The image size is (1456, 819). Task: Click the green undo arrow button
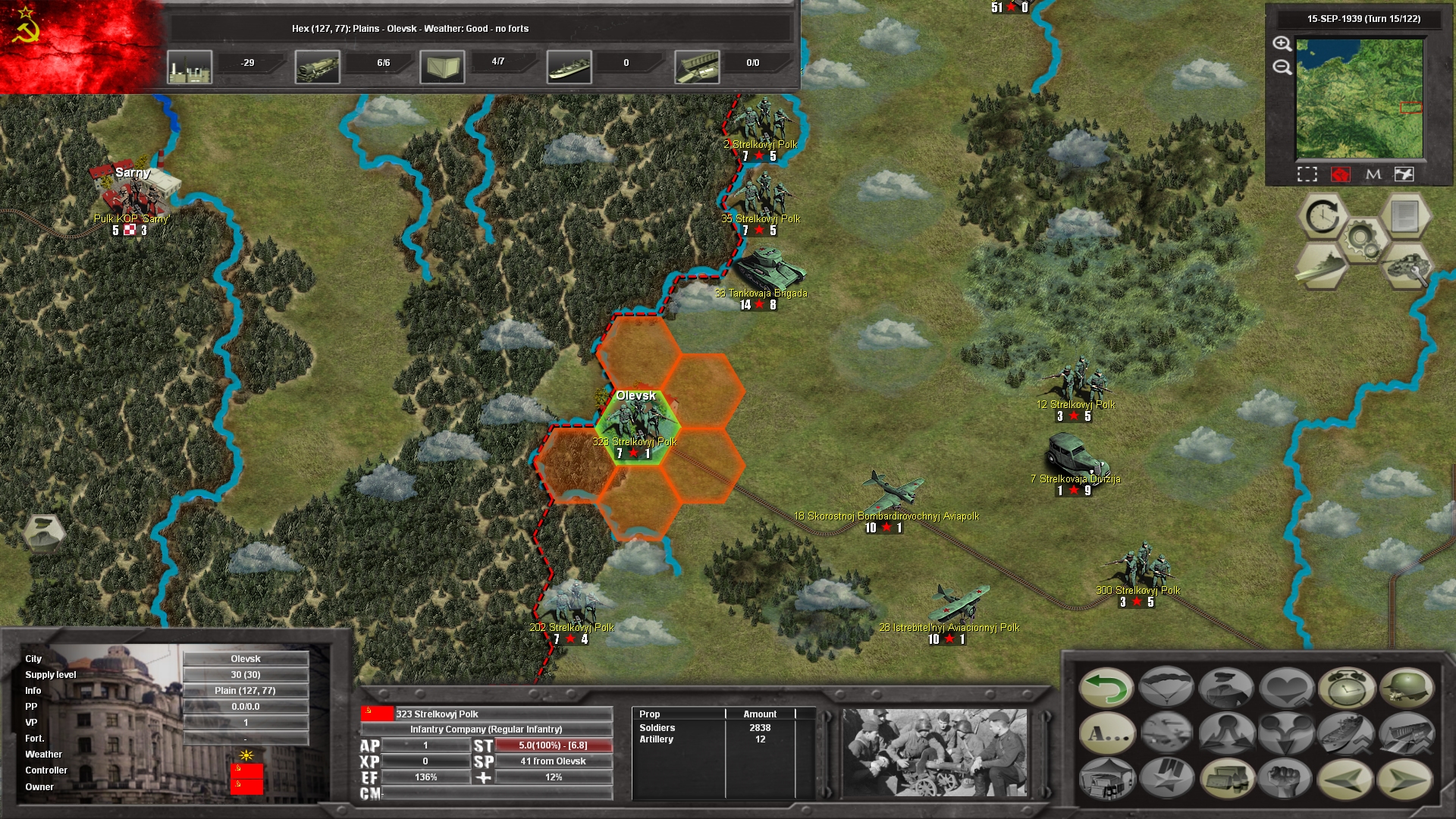click(x=1108, y=688)
